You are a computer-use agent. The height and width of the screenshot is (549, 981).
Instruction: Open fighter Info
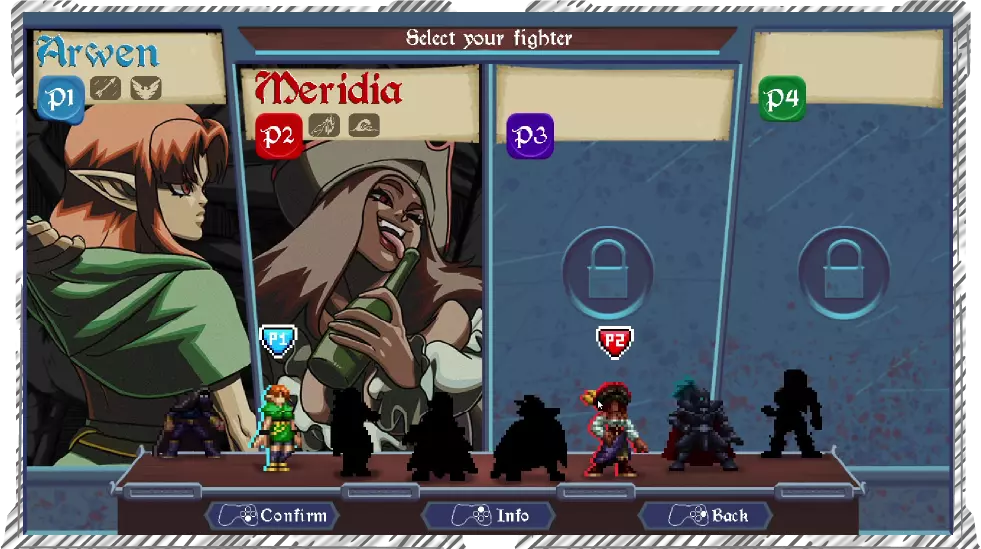click(x=489, y=516)
